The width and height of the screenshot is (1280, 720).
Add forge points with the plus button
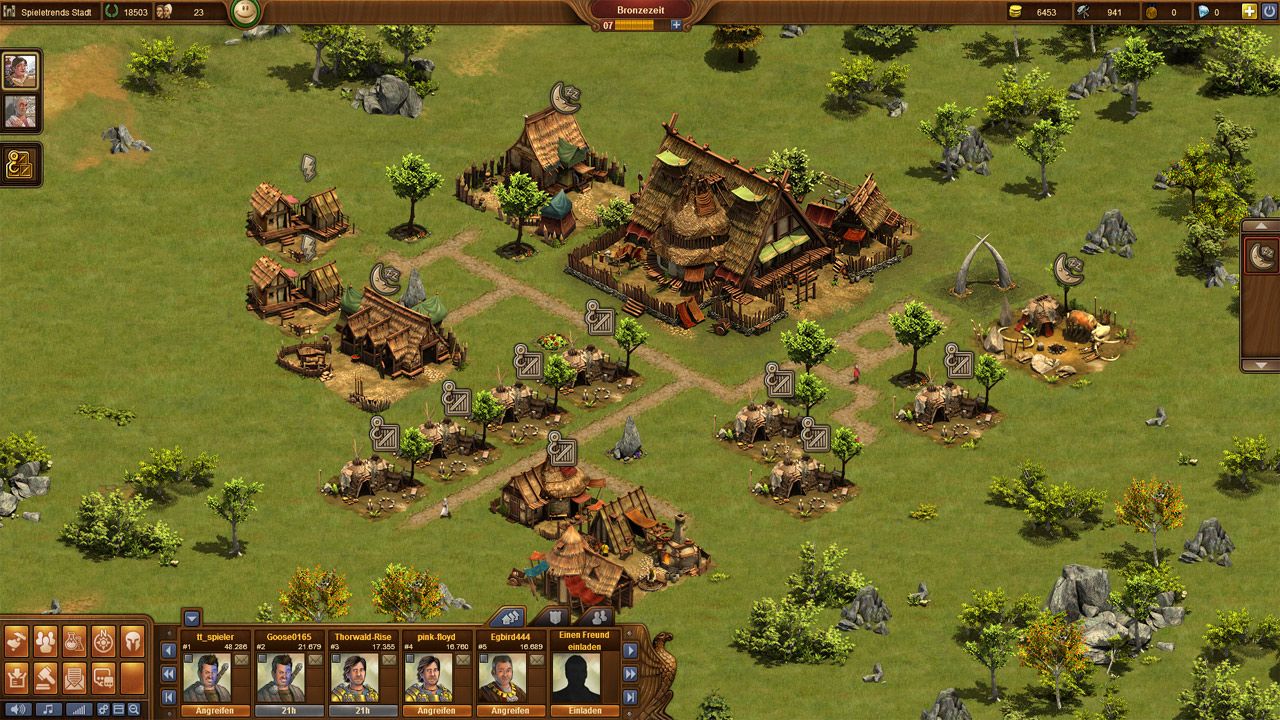[x=676, y=25]
